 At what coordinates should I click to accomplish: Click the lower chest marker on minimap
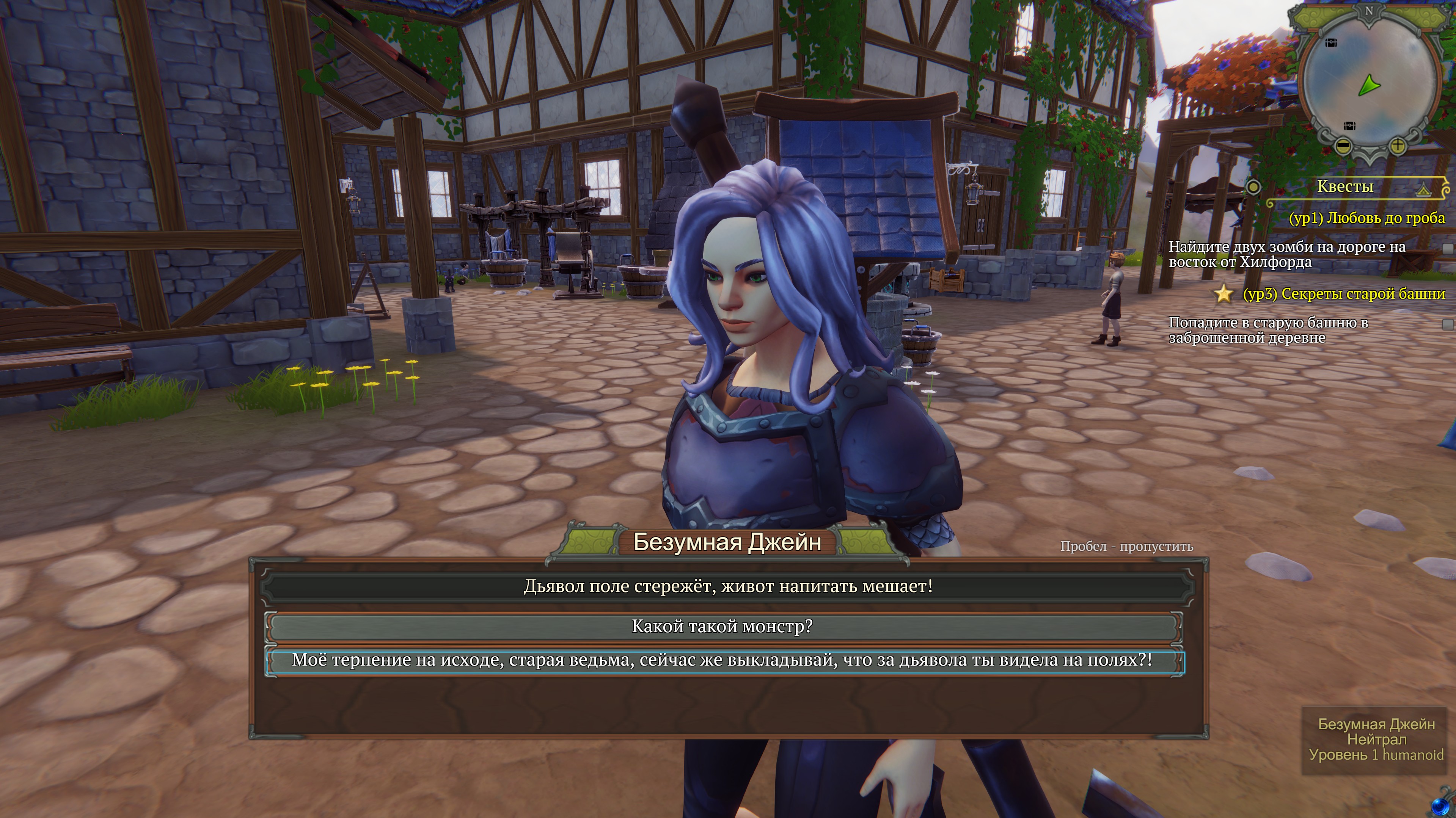(1350, 125)
